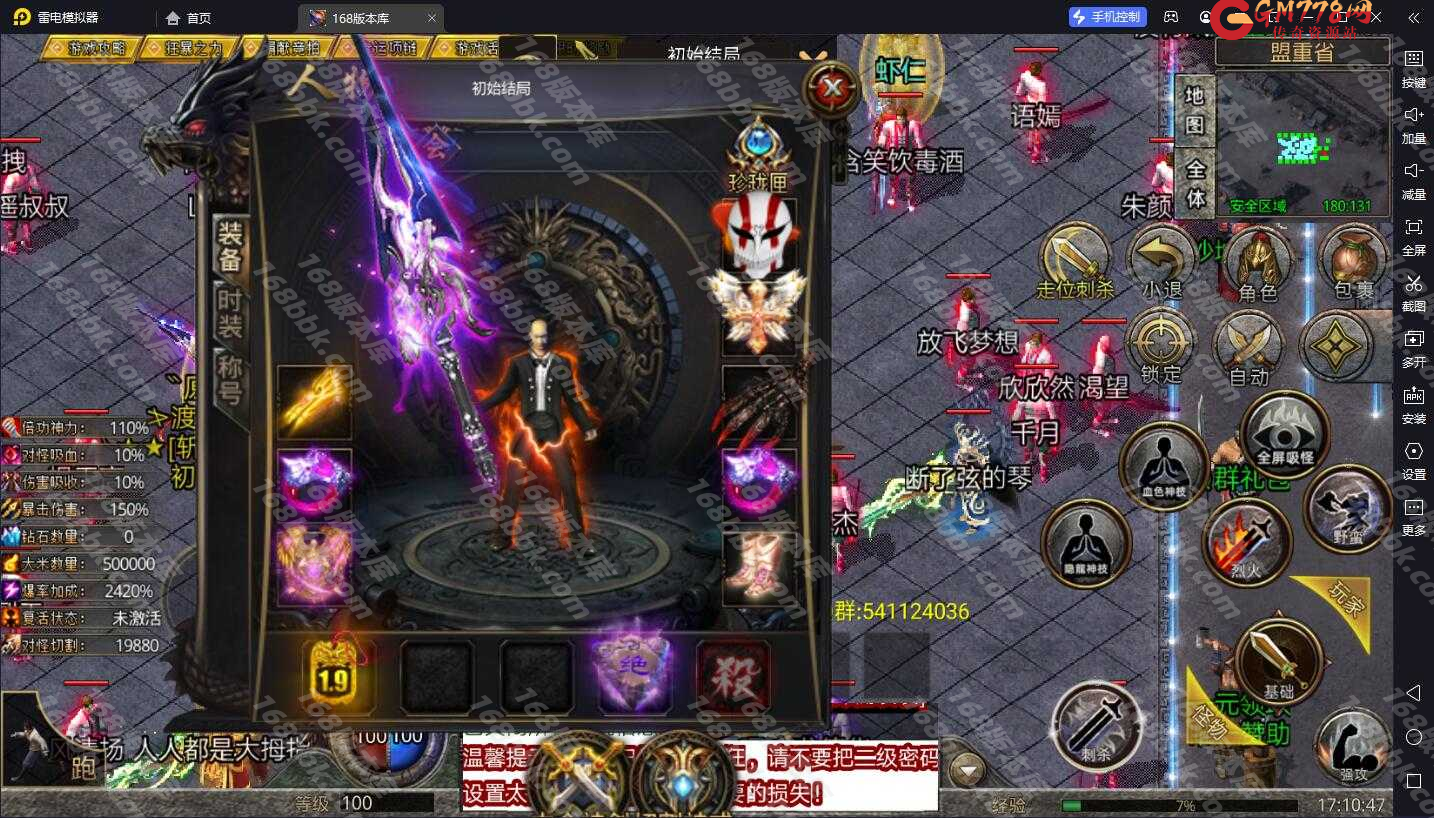Select the red 殺 emblem slot
This screenshot has height=818, width=1434.
coord(733,676)
